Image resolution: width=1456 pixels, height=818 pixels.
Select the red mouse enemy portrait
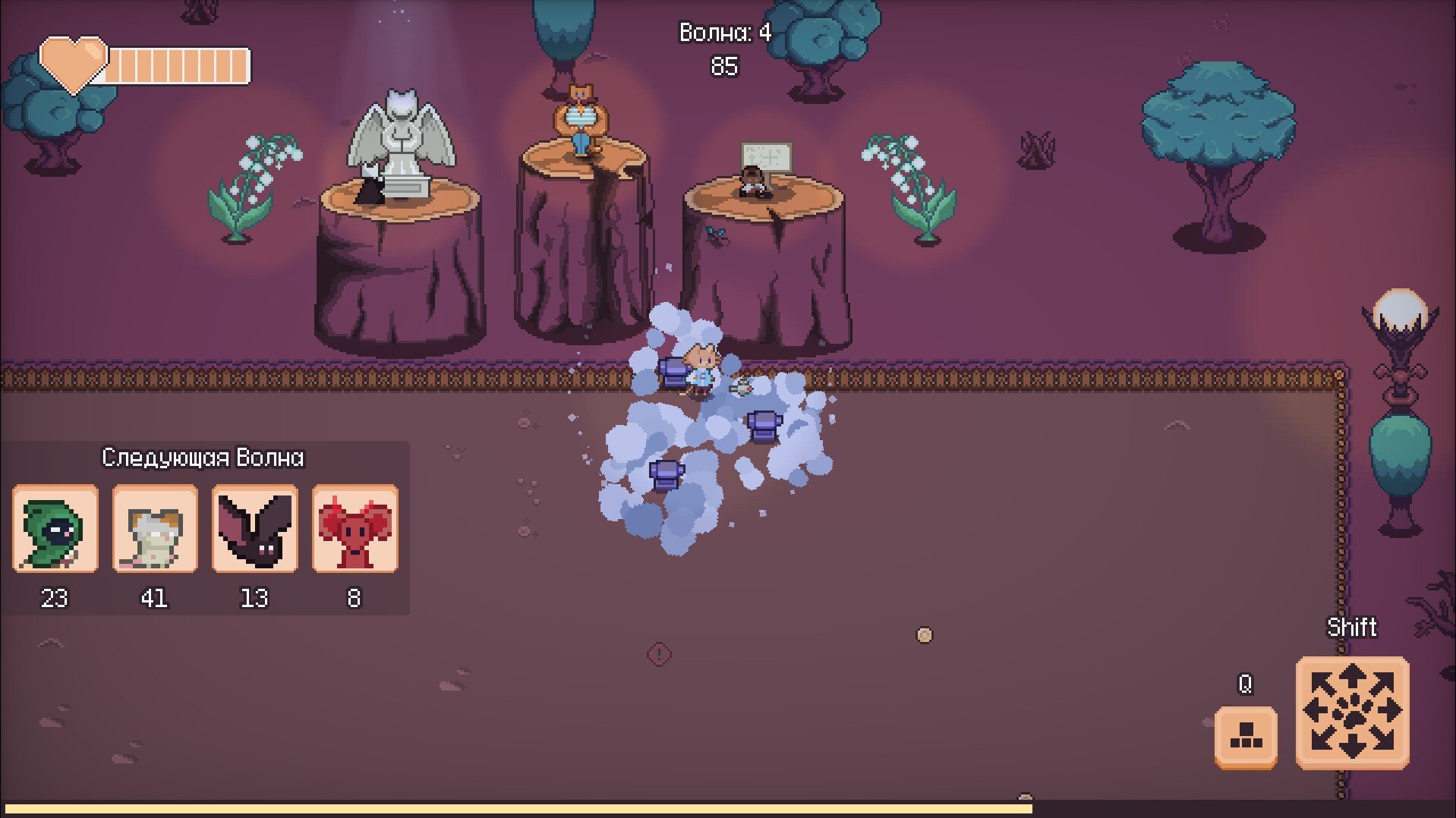point(355,529)
